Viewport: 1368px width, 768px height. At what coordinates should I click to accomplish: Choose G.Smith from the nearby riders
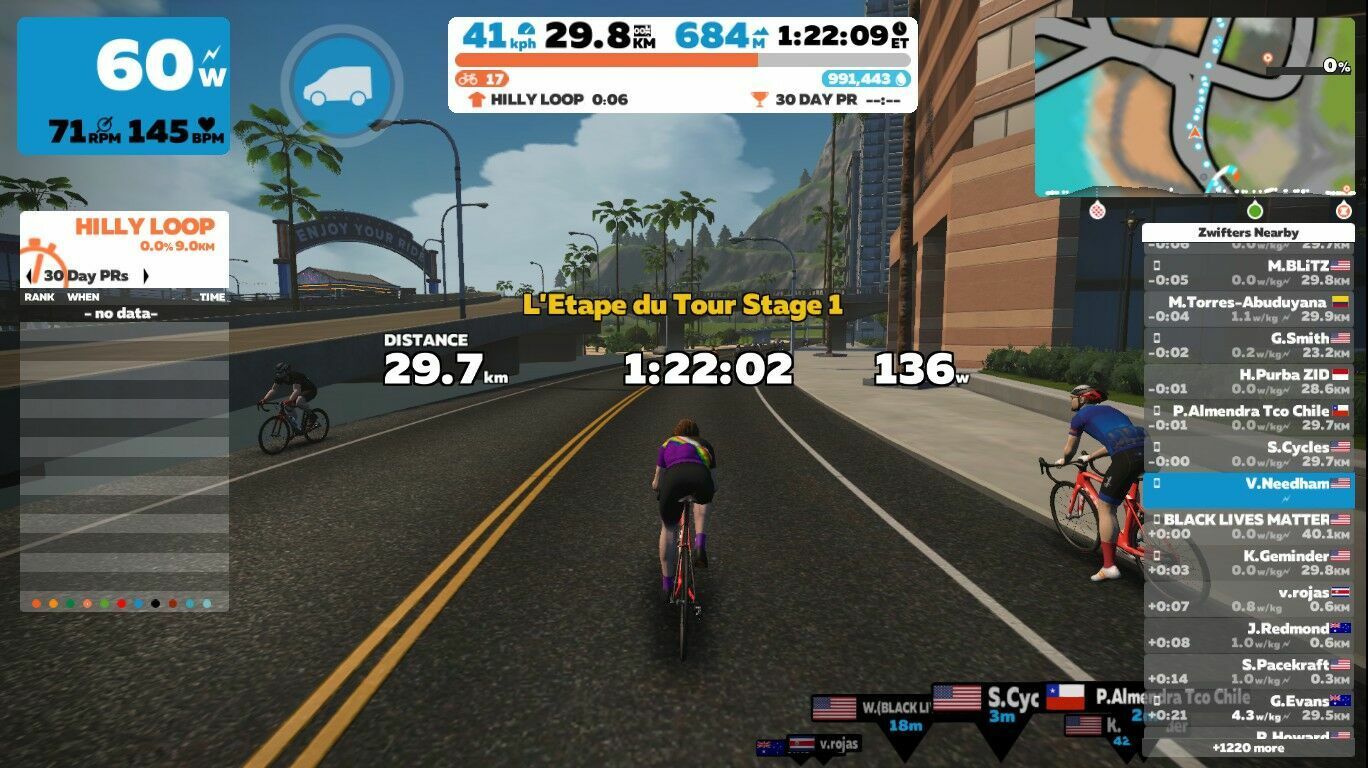[x=1247, y=345]
